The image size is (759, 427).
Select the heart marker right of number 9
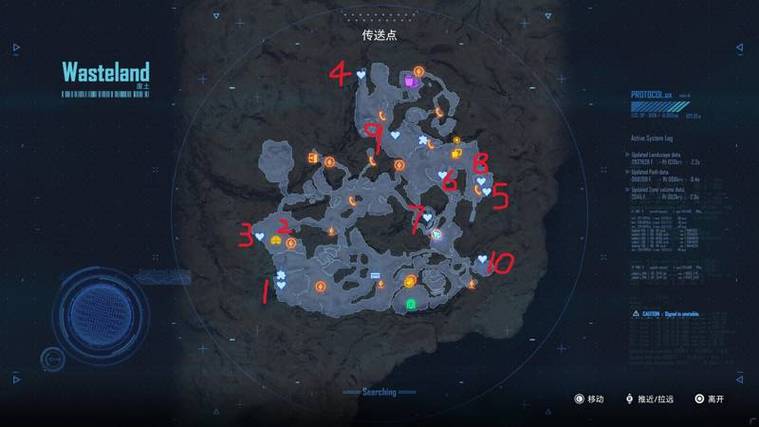click(x=394, y=133)
